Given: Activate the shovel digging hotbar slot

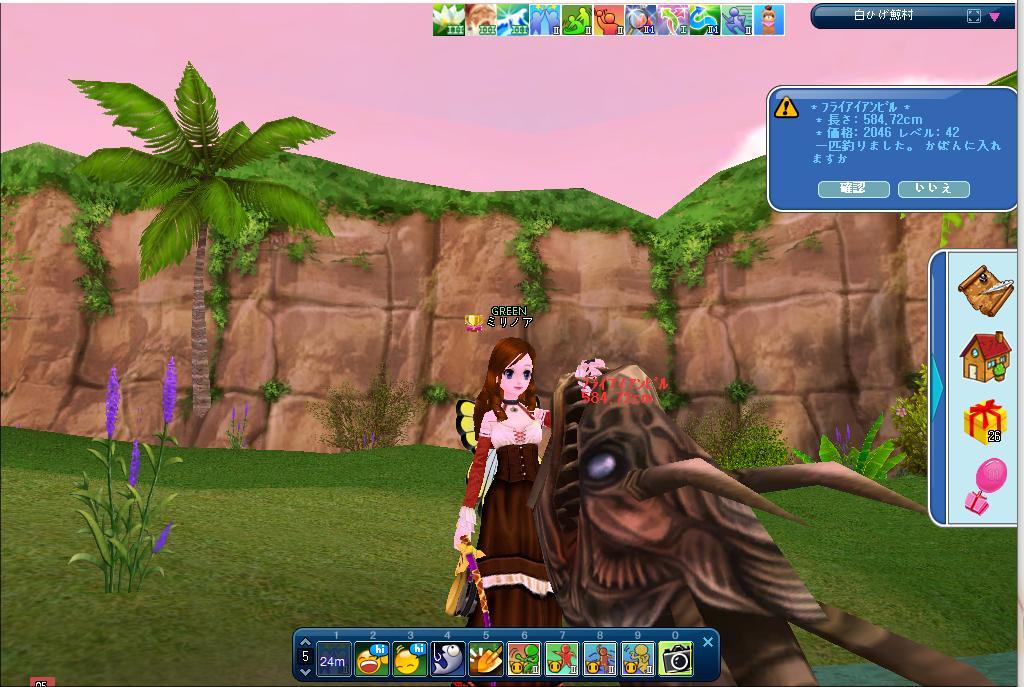Looking at the screenshot, I should tap(486, 659).
